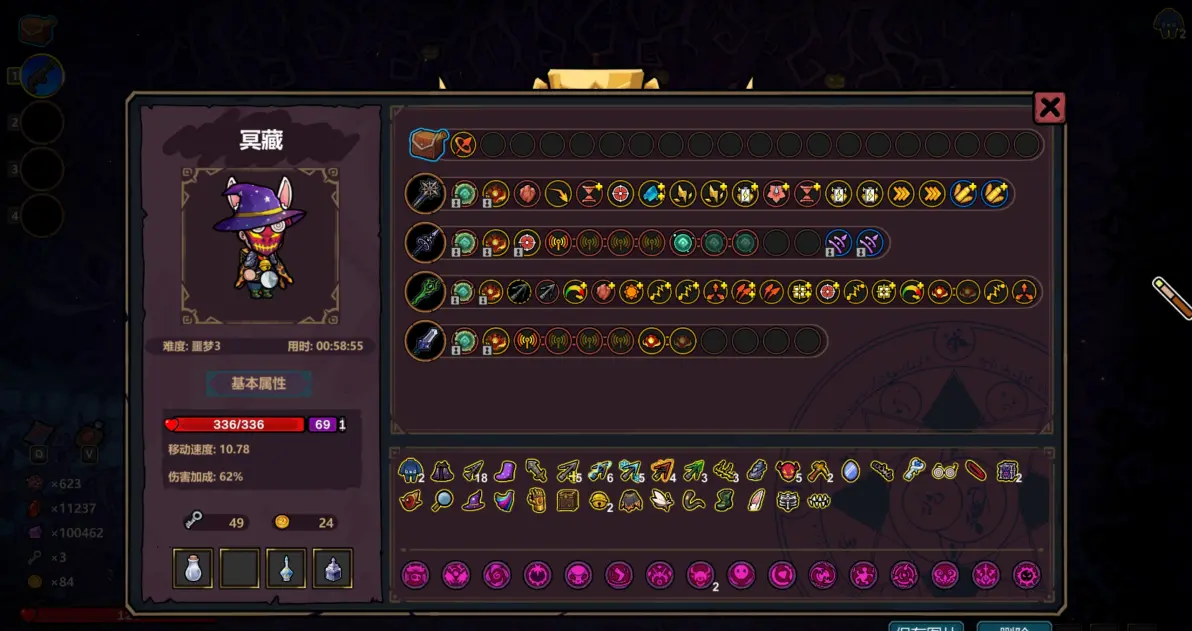Select the backpack icon in the top row
The image size is (1192, 631).
tap(427, 144)
